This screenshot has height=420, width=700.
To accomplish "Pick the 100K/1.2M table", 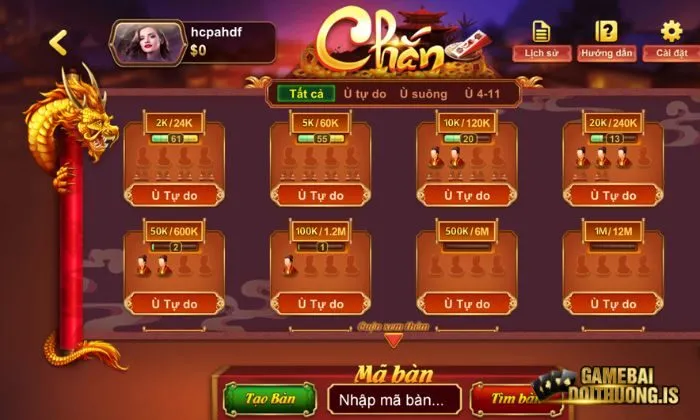I will 321,270.
